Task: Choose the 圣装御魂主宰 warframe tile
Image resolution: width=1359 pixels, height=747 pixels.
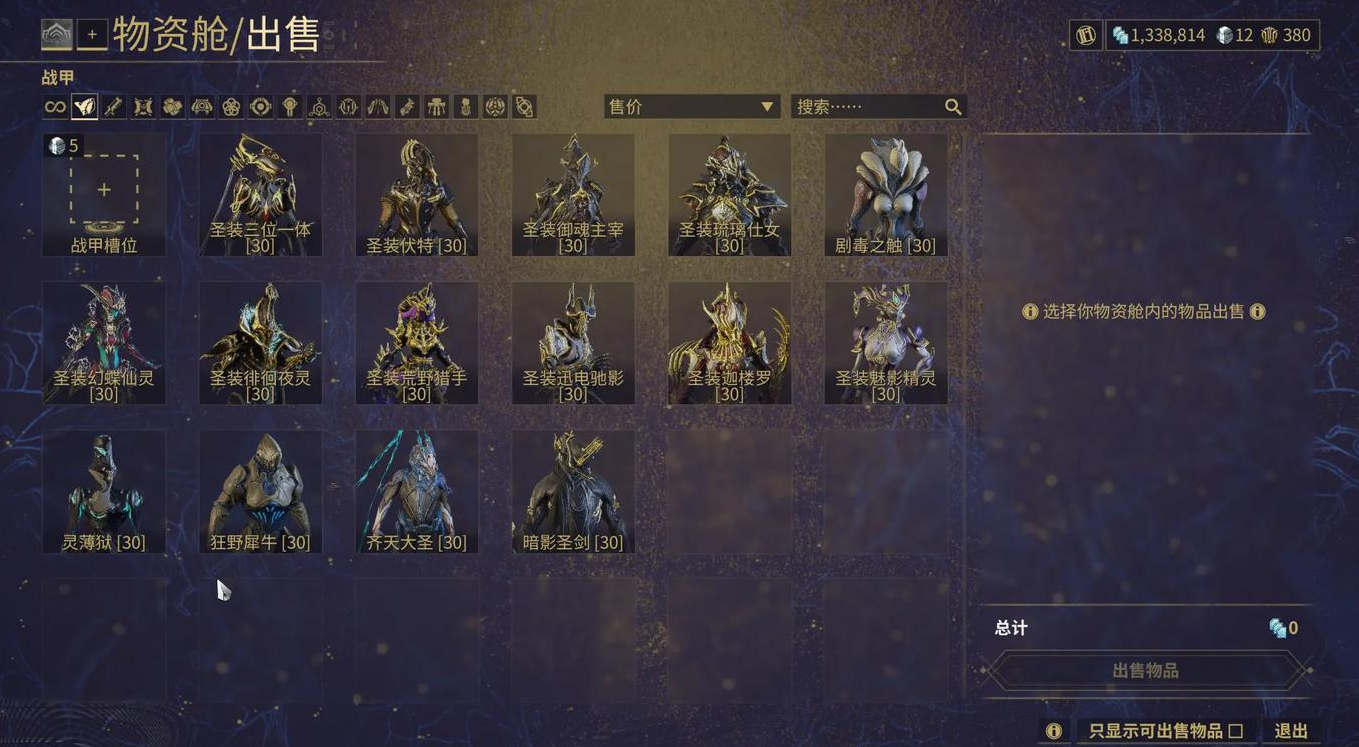Action: [573, 194]
